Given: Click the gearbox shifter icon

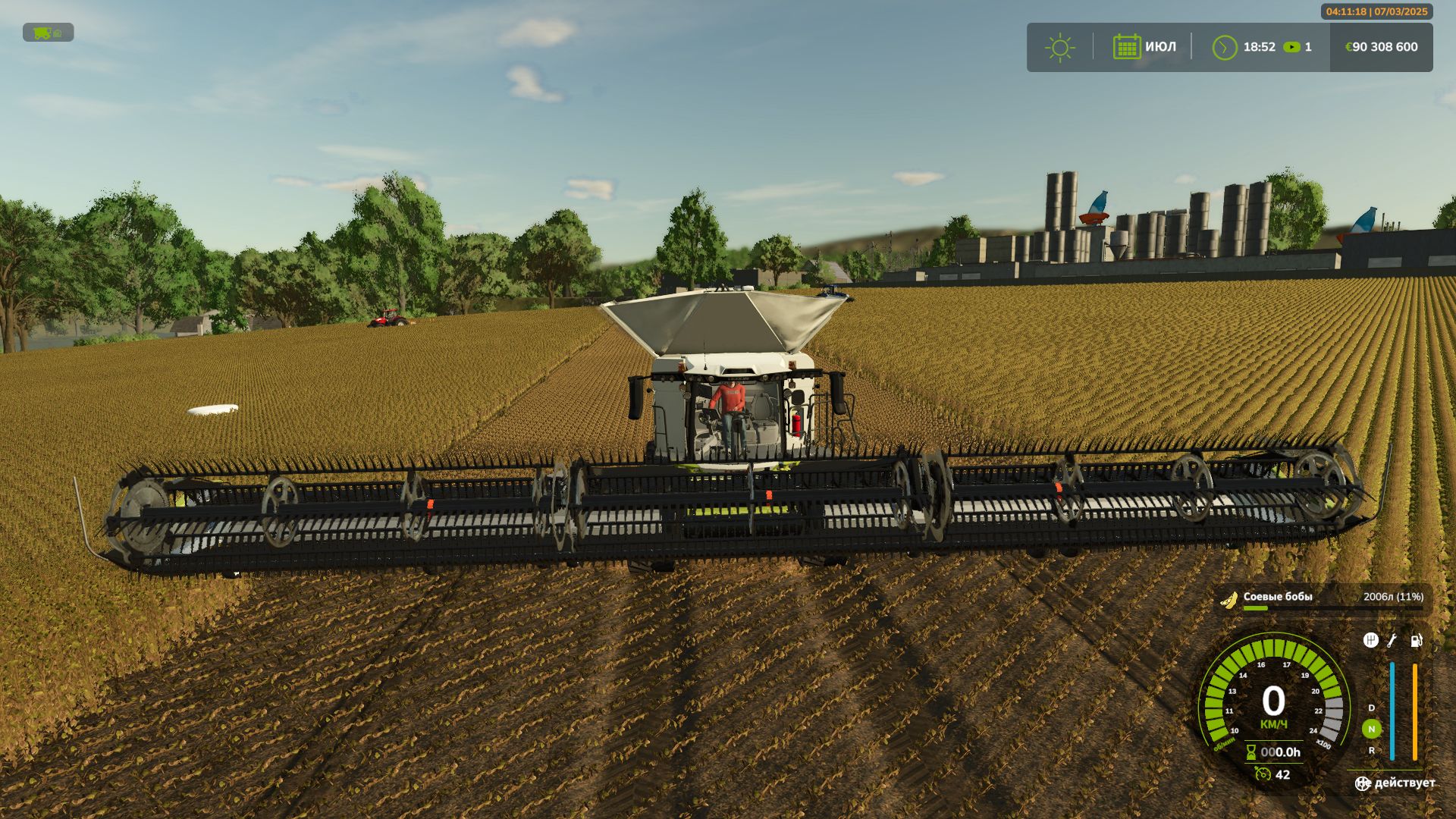Looking at the screenshot, I should [x=1370, y=640].
